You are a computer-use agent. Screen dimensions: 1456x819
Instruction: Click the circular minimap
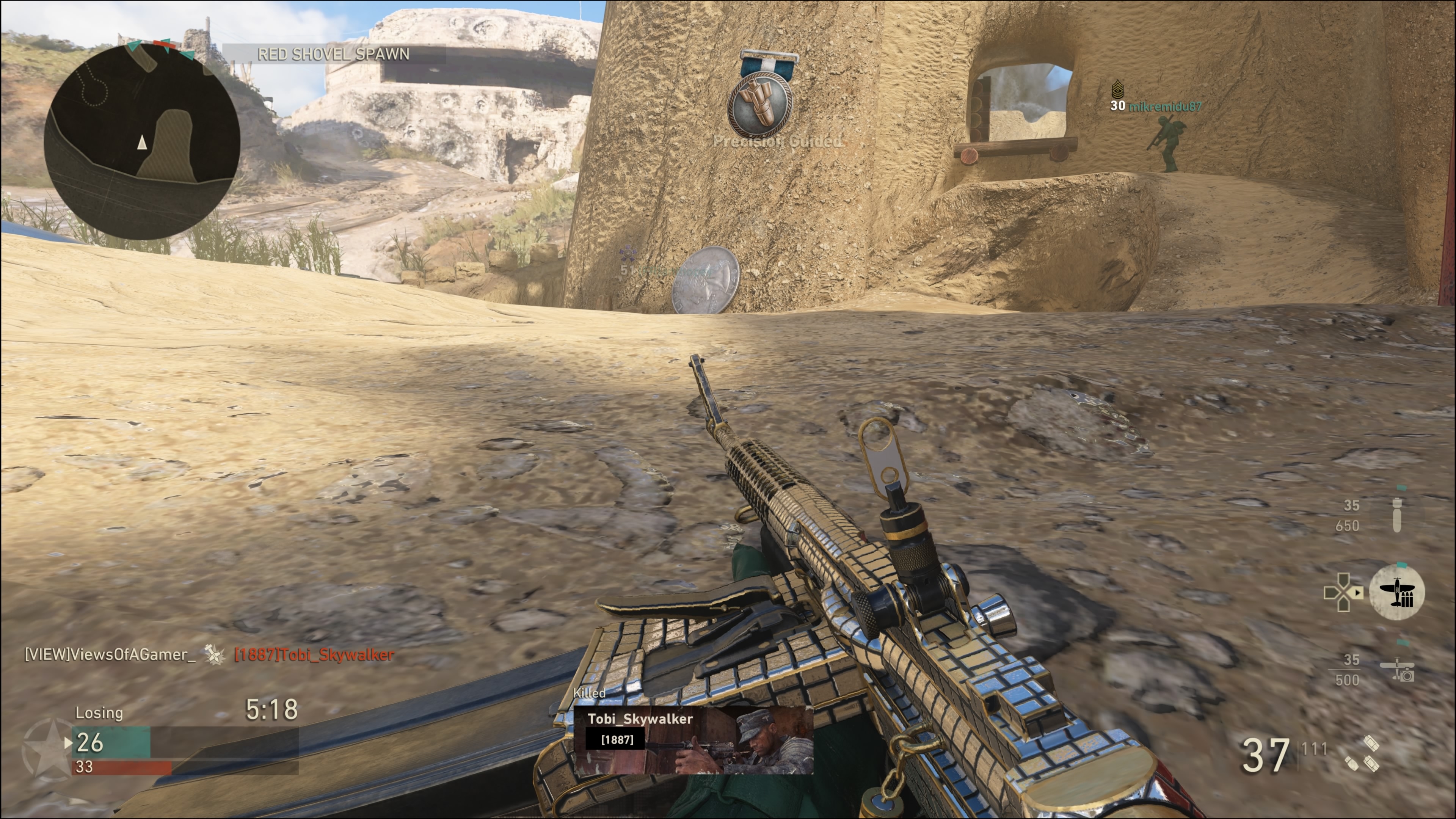(142, 141)
